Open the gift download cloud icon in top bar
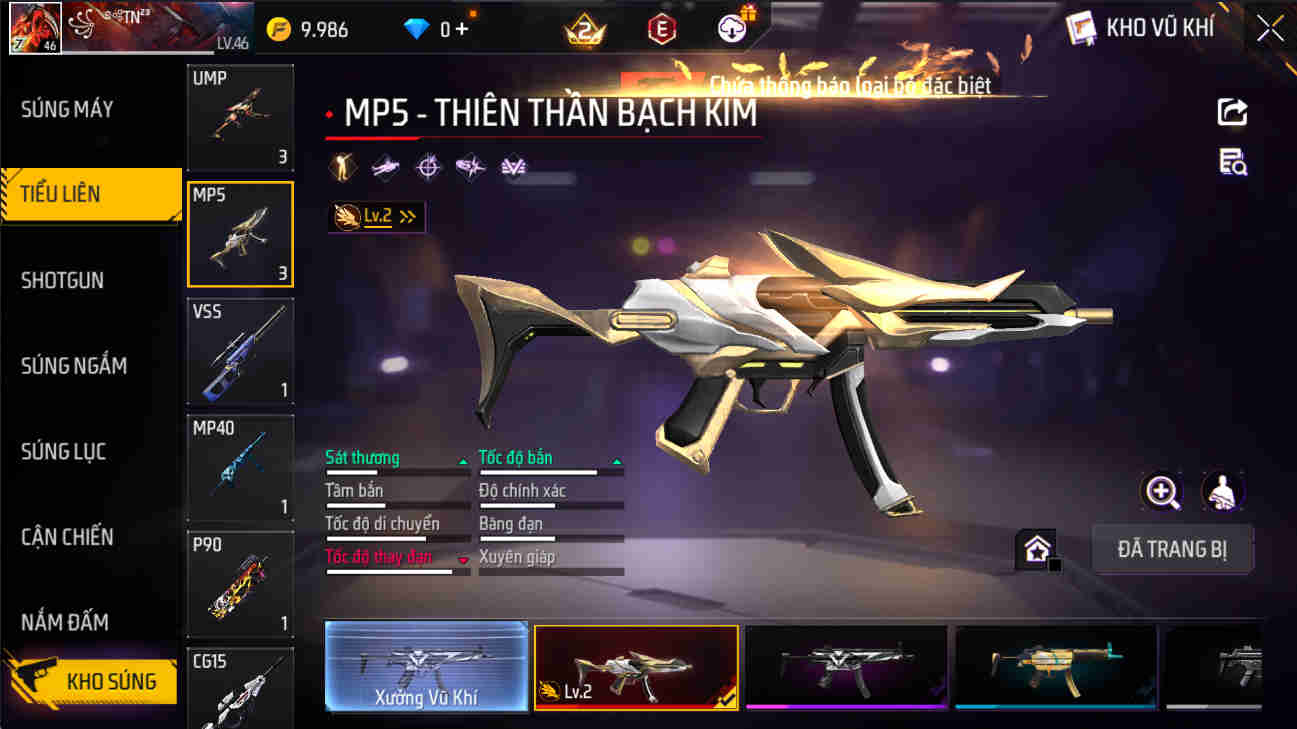 coord(731,28)
